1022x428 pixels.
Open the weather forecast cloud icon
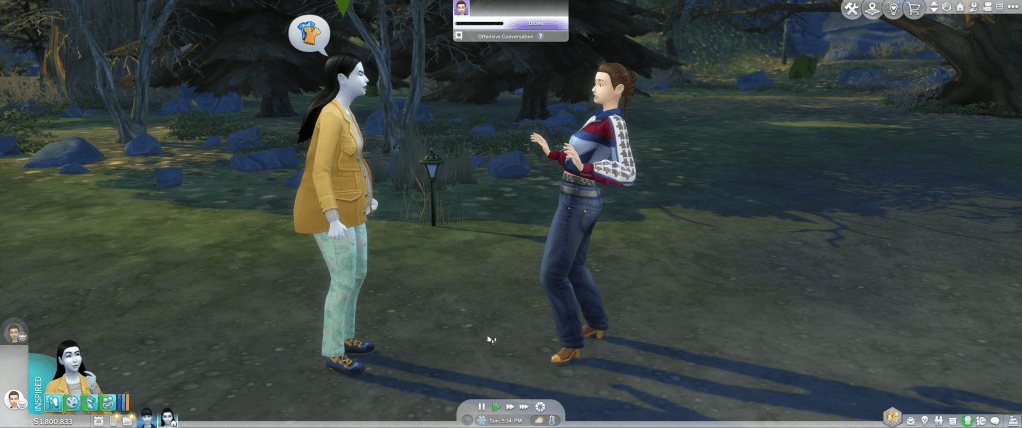539,421
